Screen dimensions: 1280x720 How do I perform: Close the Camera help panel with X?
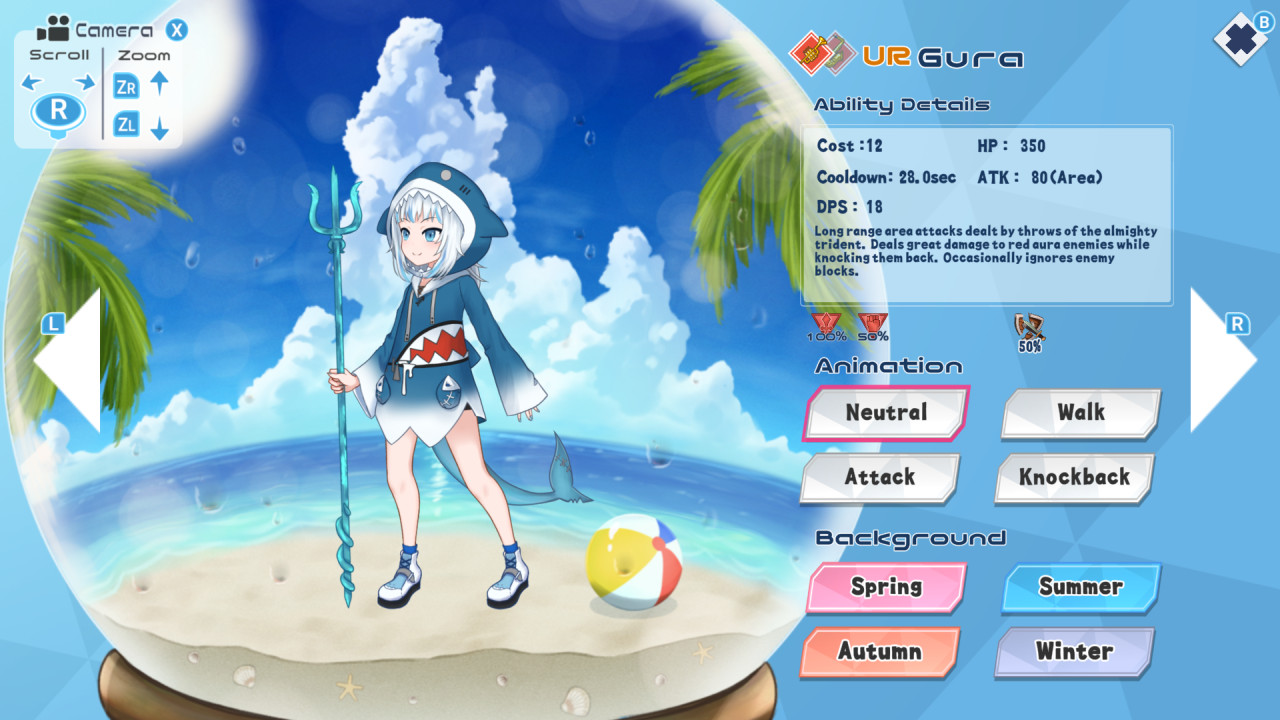(x=176, y=30)
